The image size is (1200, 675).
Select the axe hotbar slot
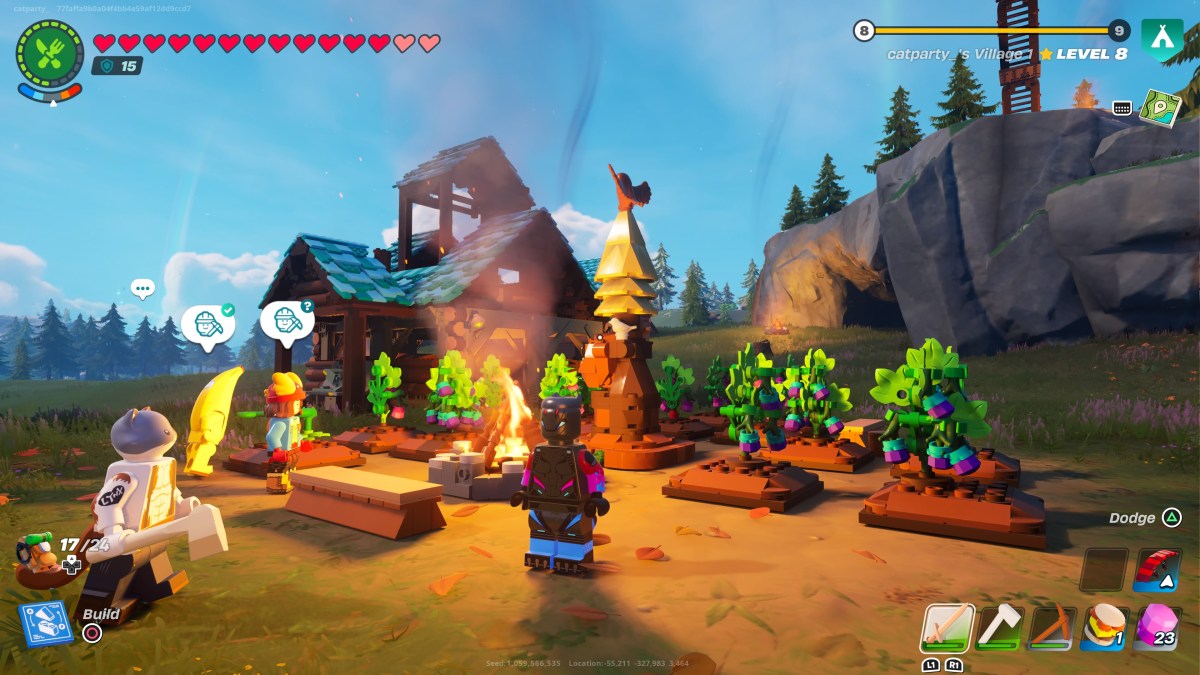999,627
